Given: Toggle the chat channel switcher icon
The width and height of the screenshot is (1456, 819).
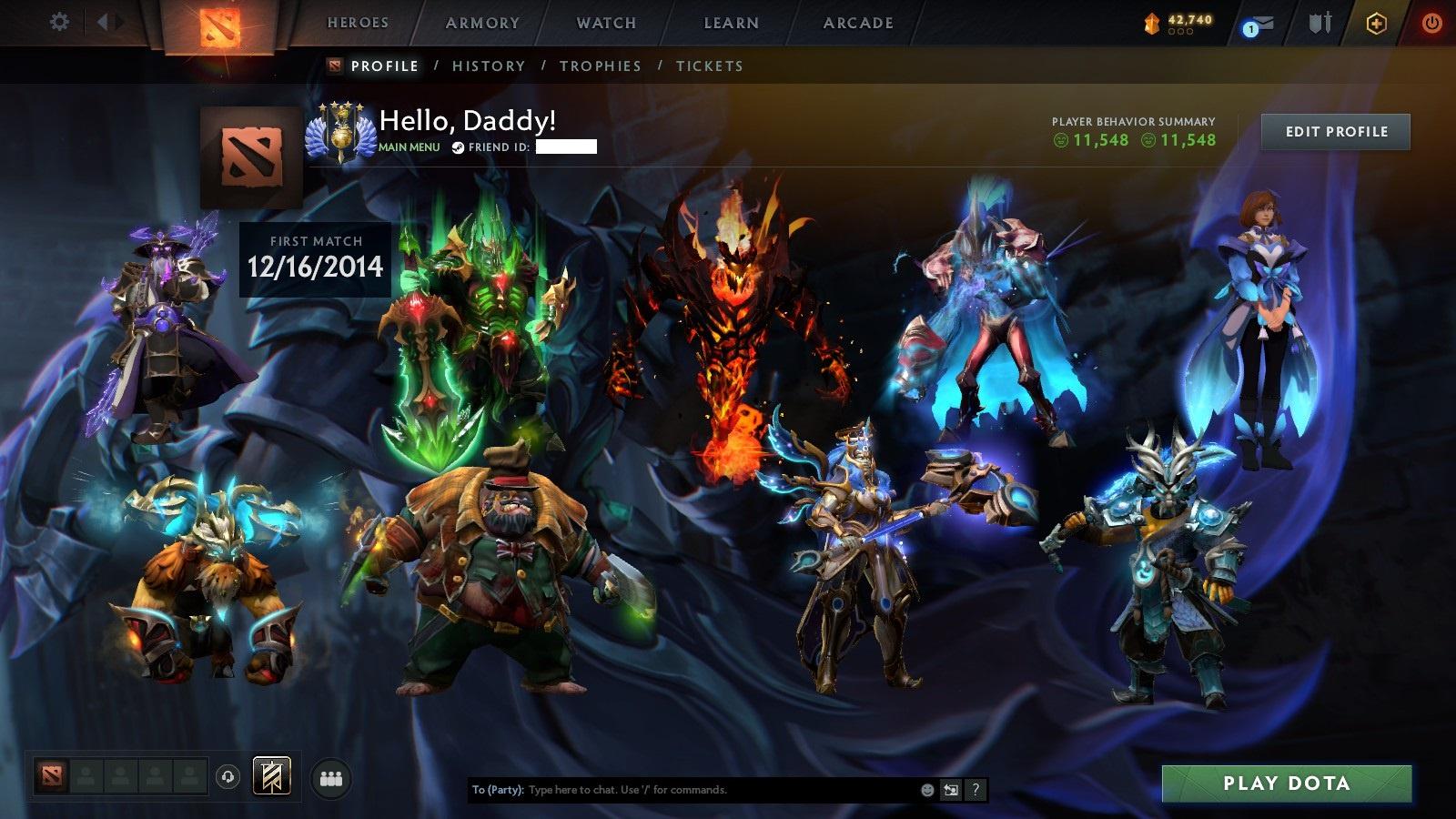Looking at the screenshot, I should 952,791.
